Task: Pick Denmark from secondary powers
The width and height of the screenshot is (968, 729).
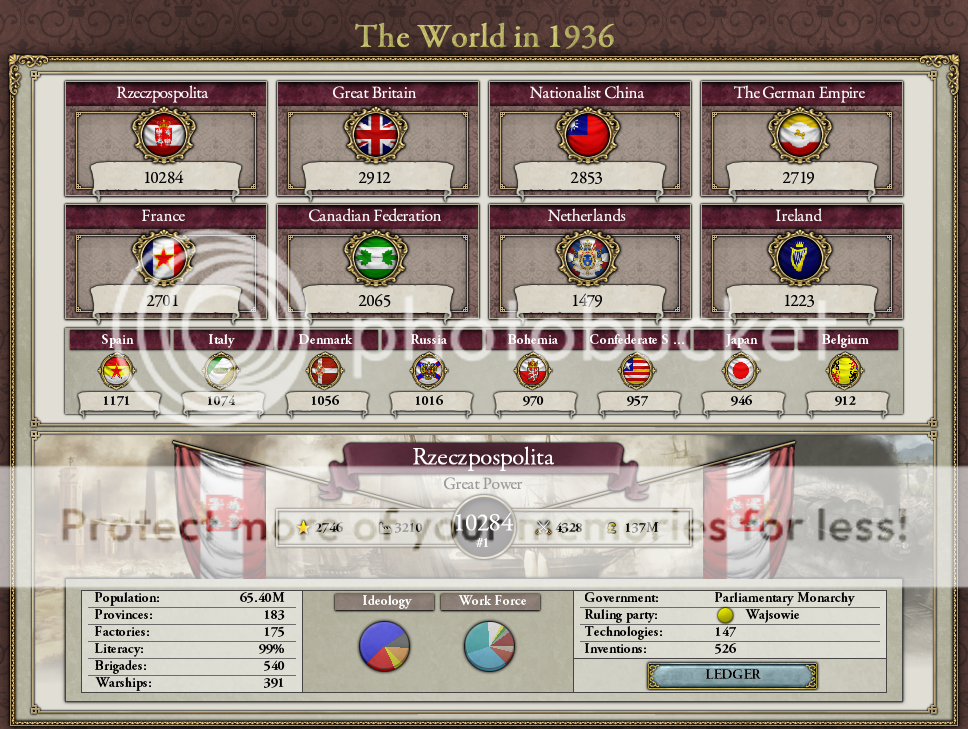Action: click(x=325, y=371)
